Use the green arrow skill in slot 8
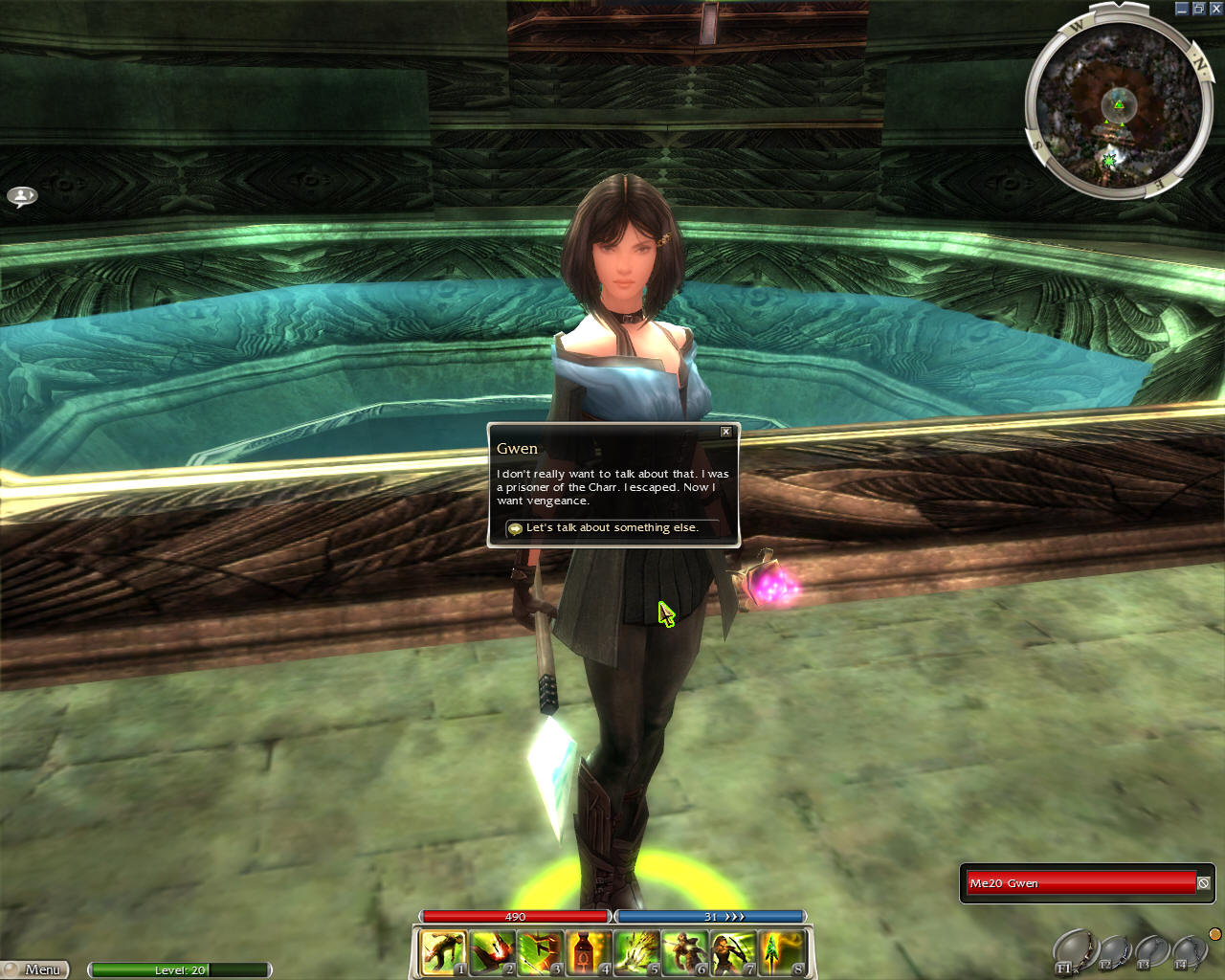Viewport: 1225px width, 980px height. point(781,953)
